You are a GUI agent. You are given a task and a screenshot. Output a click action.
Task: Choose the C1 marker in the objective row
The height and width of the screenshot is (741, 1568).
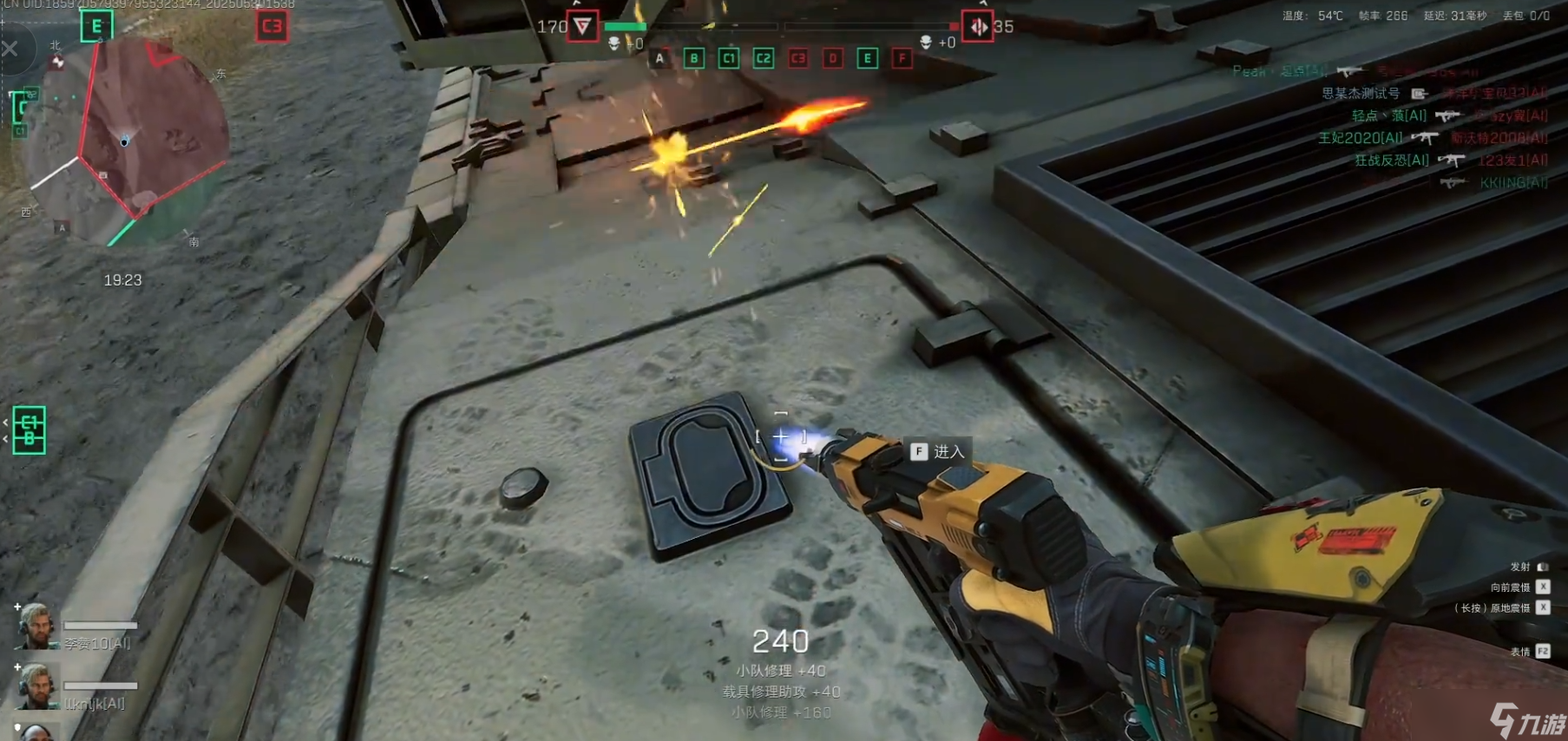728,59
